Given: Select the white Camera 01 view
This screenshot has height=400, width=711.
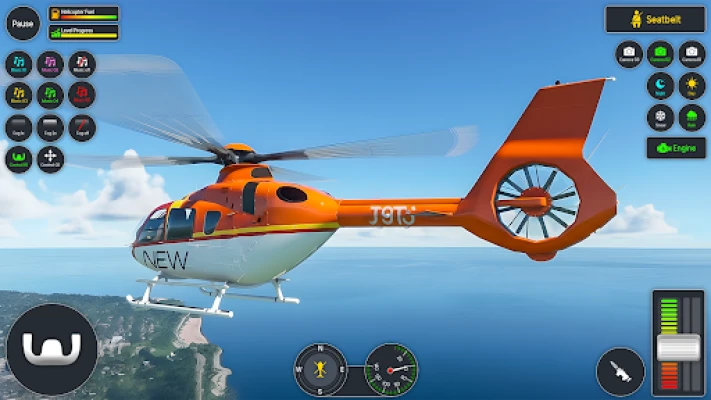Looking at the screenshot, I should click(x=628, y=54).
